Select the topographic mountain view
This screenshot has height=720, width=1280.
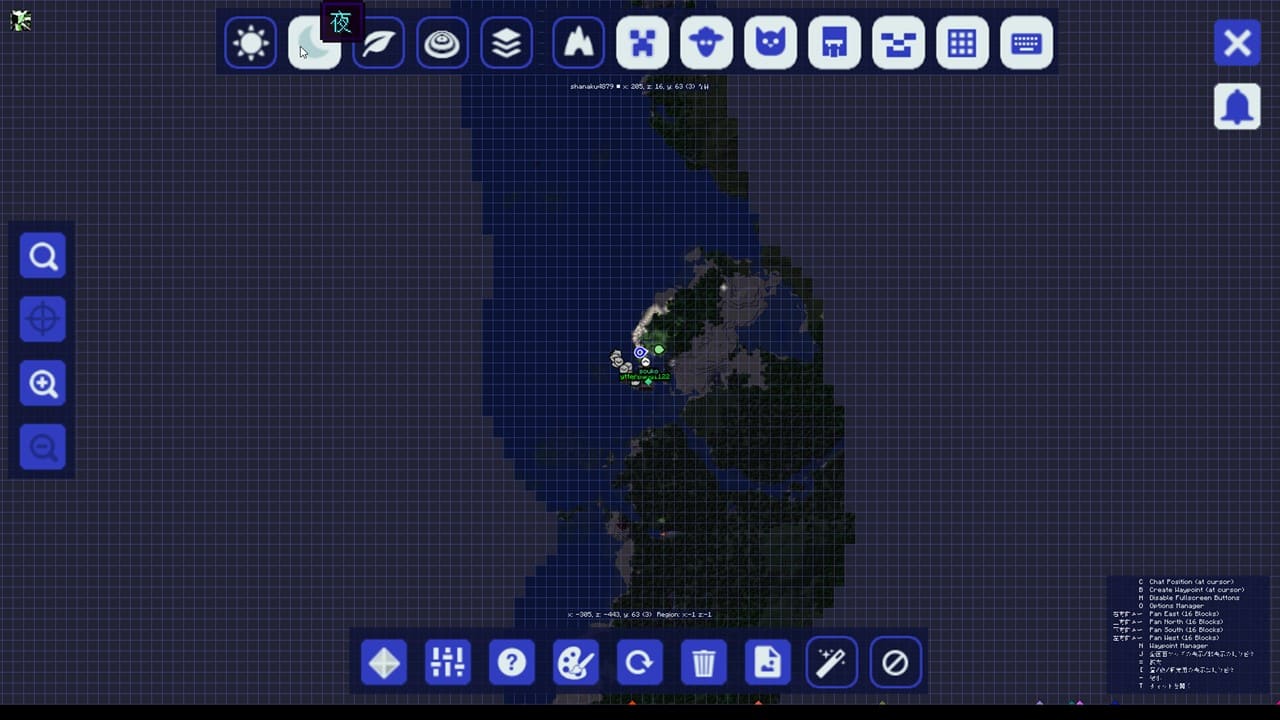click(x=578, y=43)
